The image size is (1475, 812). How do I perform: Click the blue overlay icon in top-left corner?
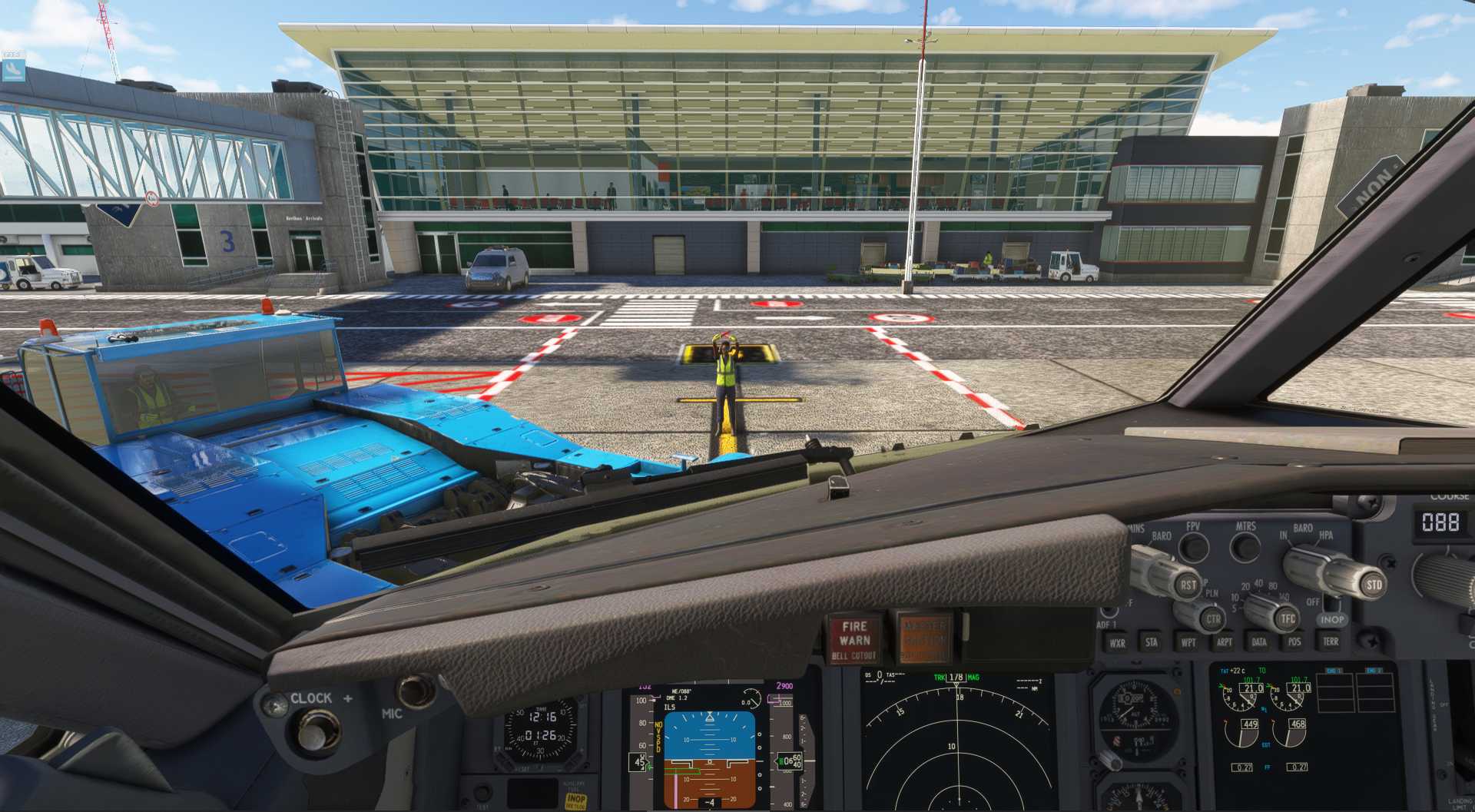tap(13, 70)
